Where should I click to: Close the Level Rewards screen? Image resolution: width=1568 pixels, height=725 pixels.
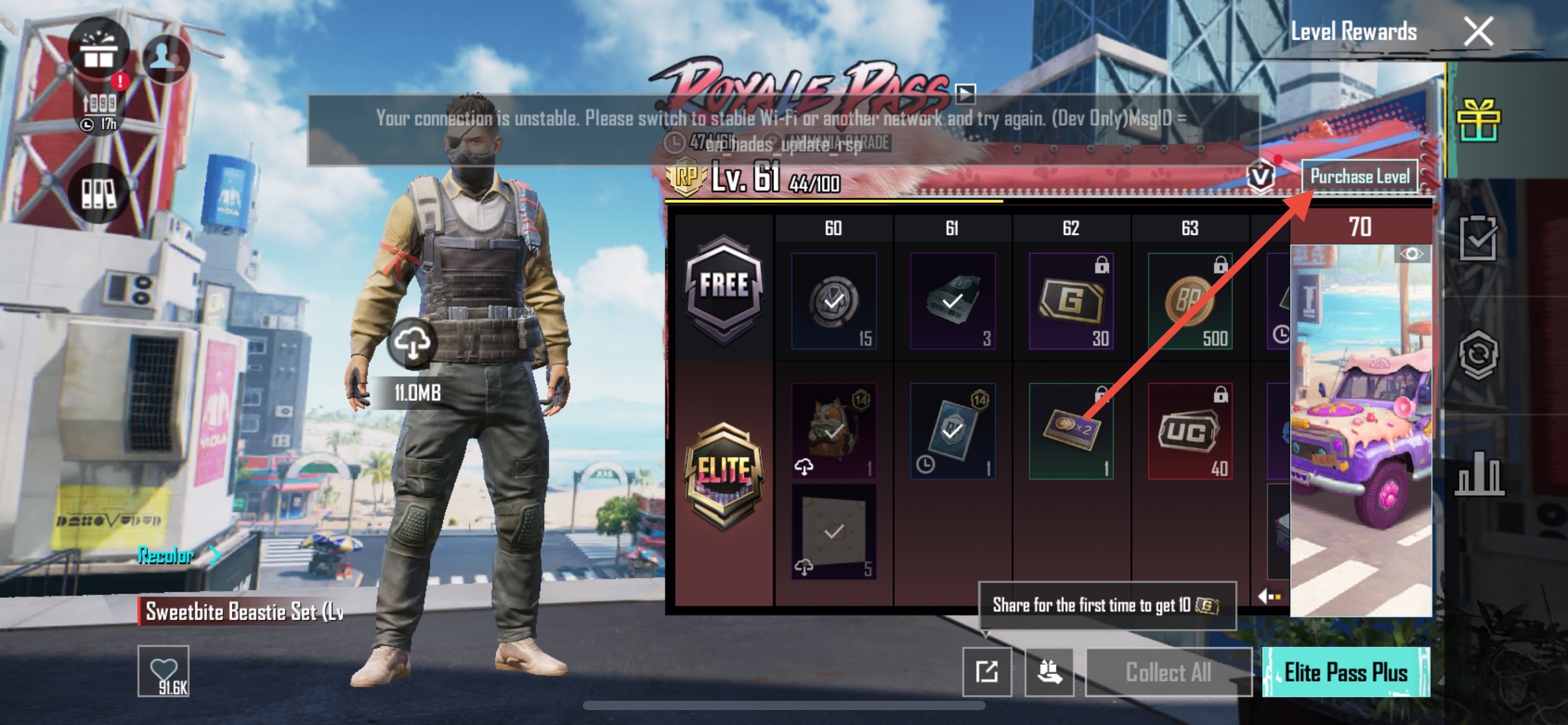1478,32
